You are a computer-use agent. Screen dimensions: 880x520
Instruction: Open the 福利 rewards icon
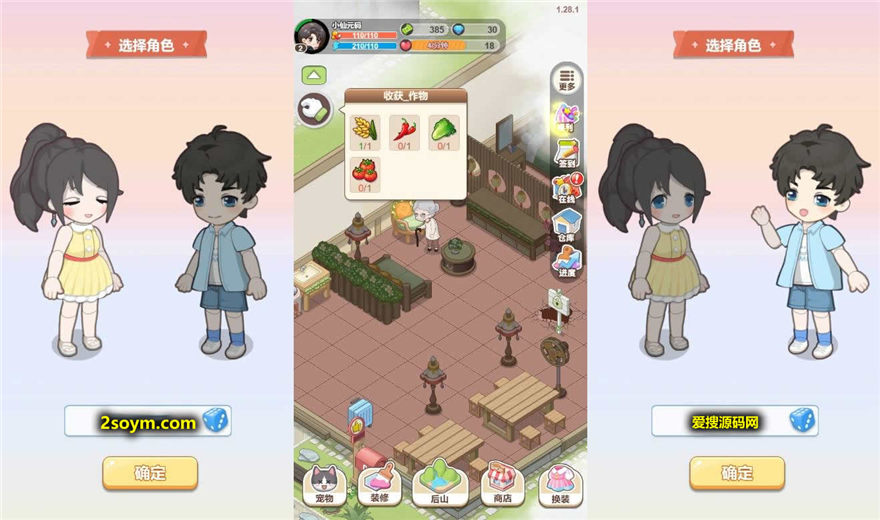pos(567,118)
